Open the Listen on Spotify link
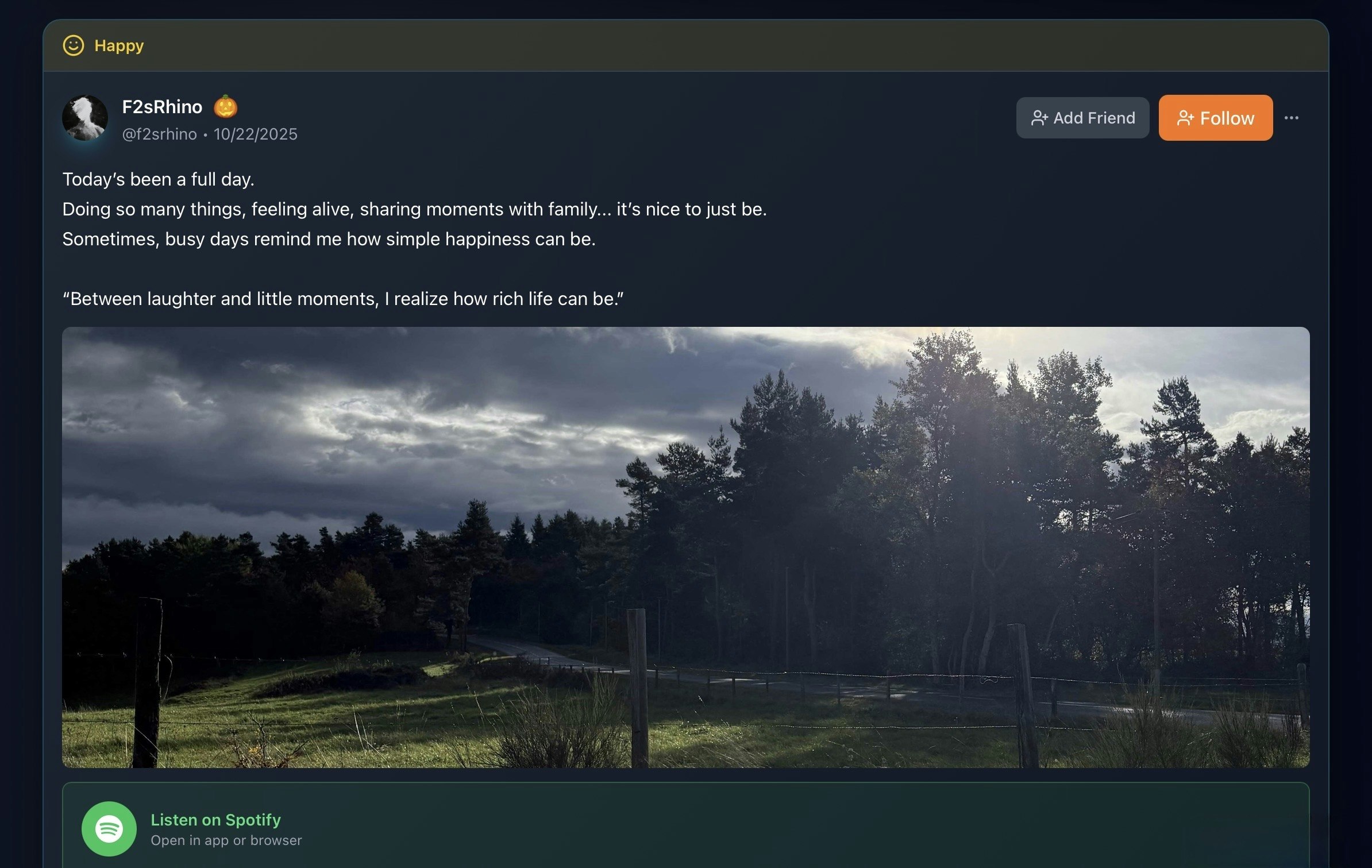1372x868 pixels. [215, 820]
